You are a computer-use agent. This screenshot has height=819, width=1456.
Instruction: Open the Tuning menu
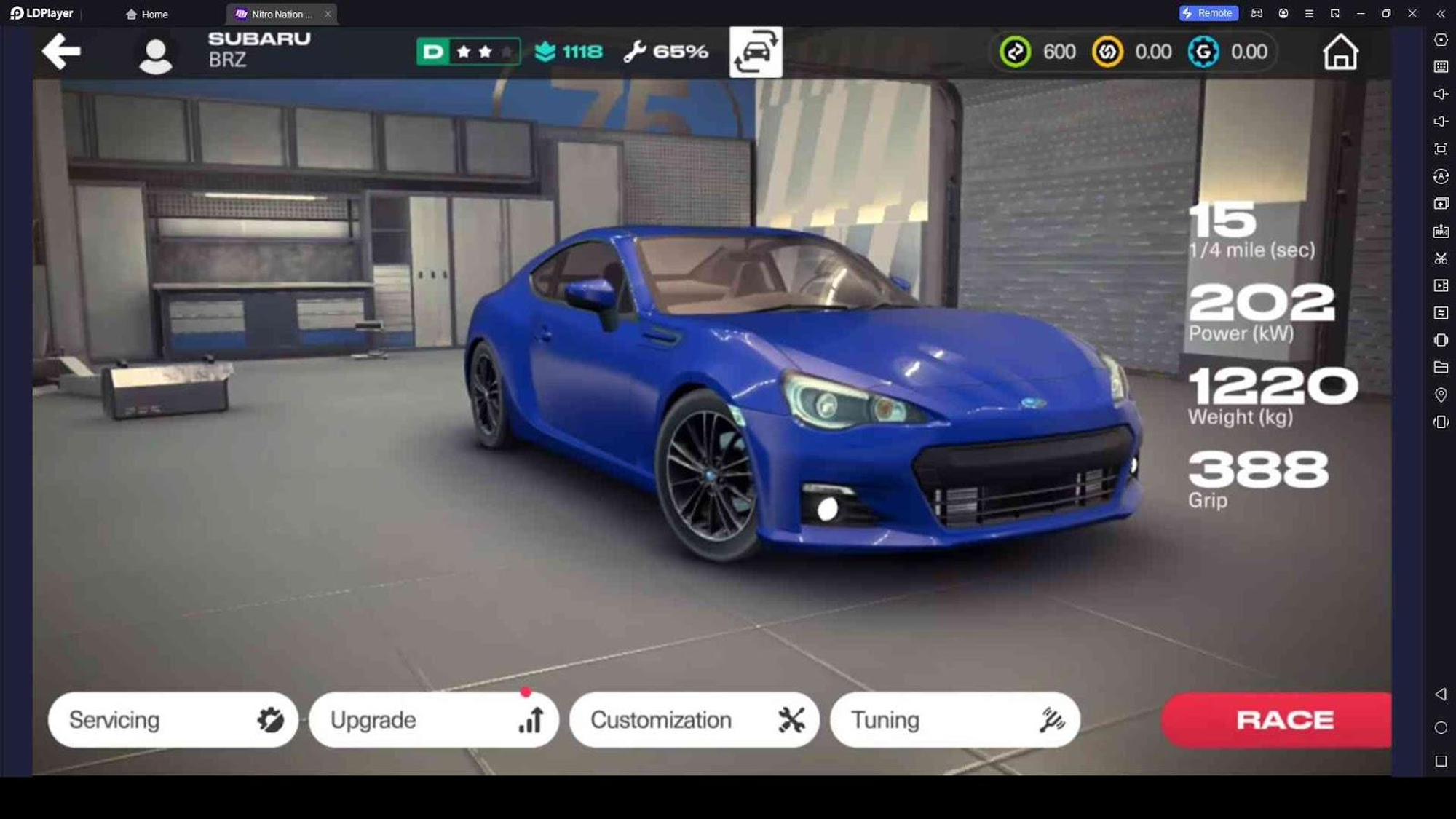(955, 720)
